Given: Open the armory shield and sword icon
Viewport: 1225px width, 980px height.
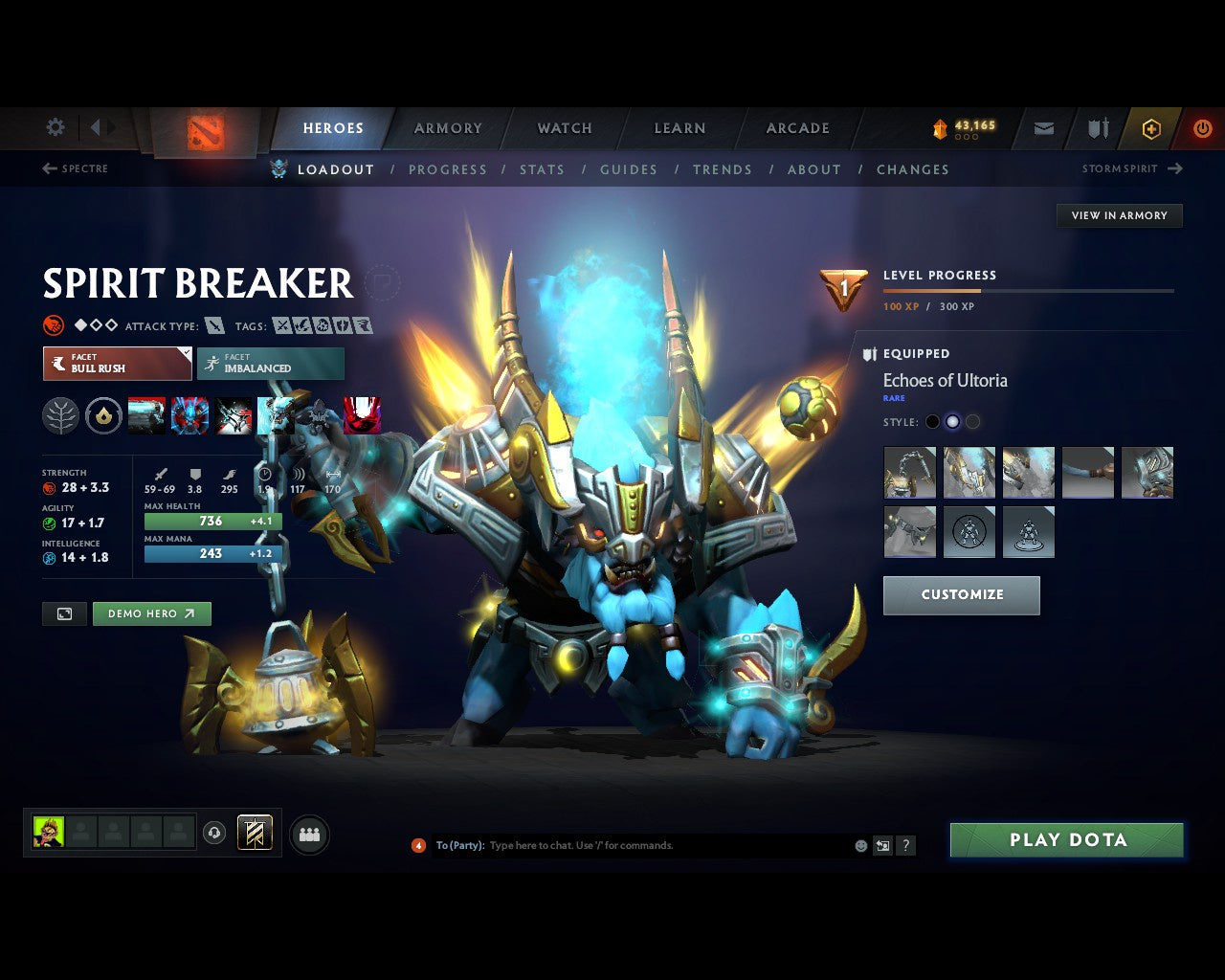Looking at the screenshot, I should click(1097, 128).
